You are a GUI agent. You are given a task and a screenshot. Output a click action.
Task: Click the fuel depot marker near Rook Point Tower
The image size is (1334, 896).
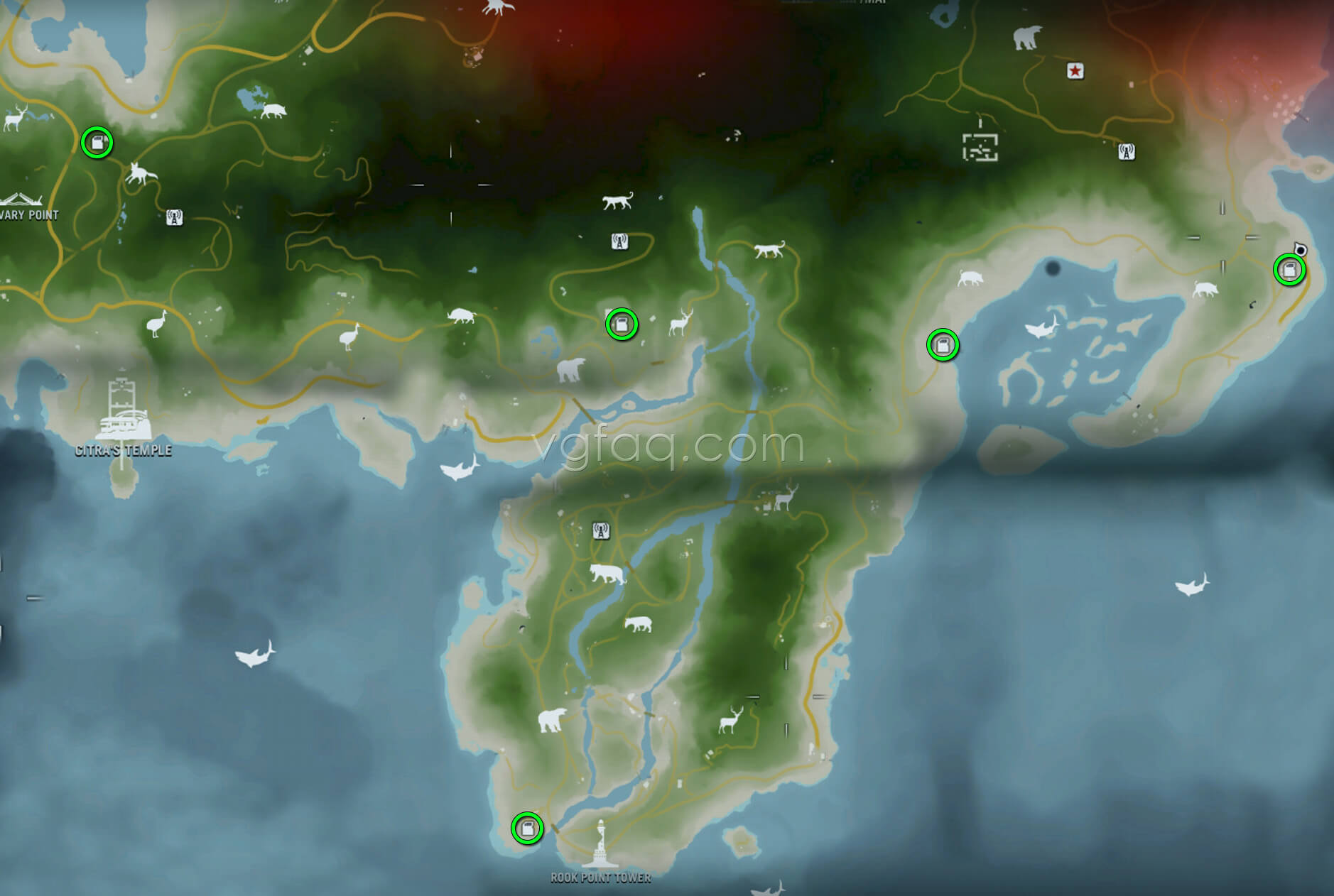pos(526,828)
